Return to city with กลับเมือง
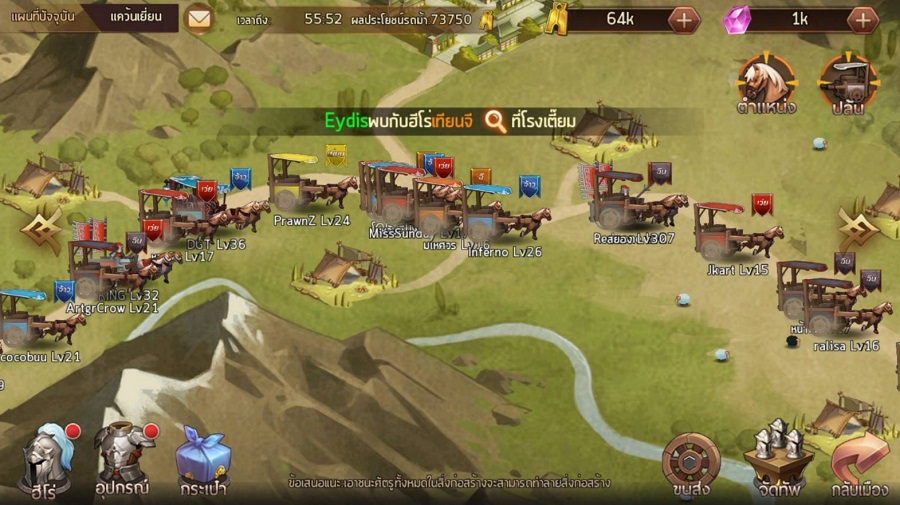900x505 pixels. (x=860, y=462)
